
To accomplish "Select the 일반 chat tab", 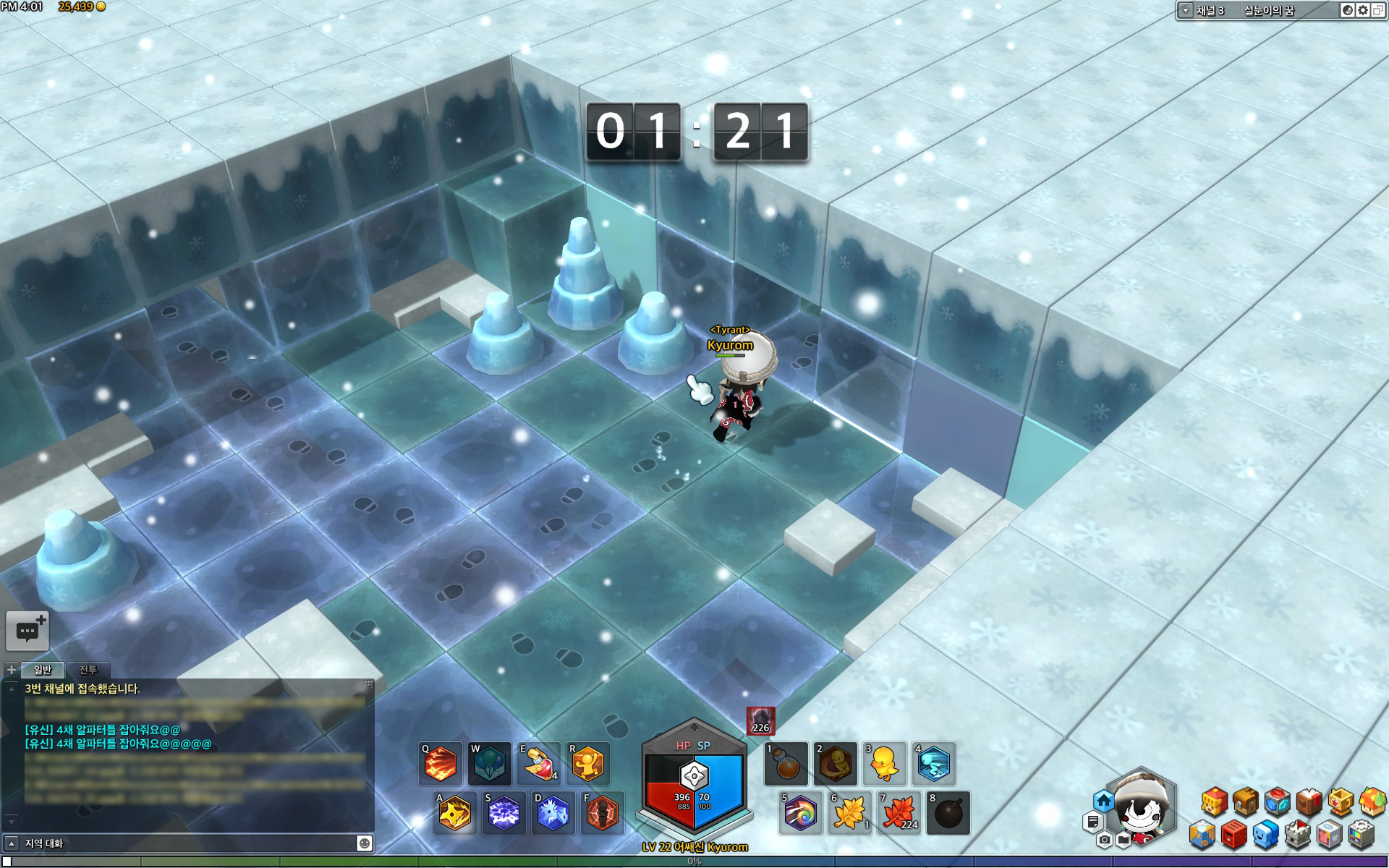I will (x=43, y=670).
